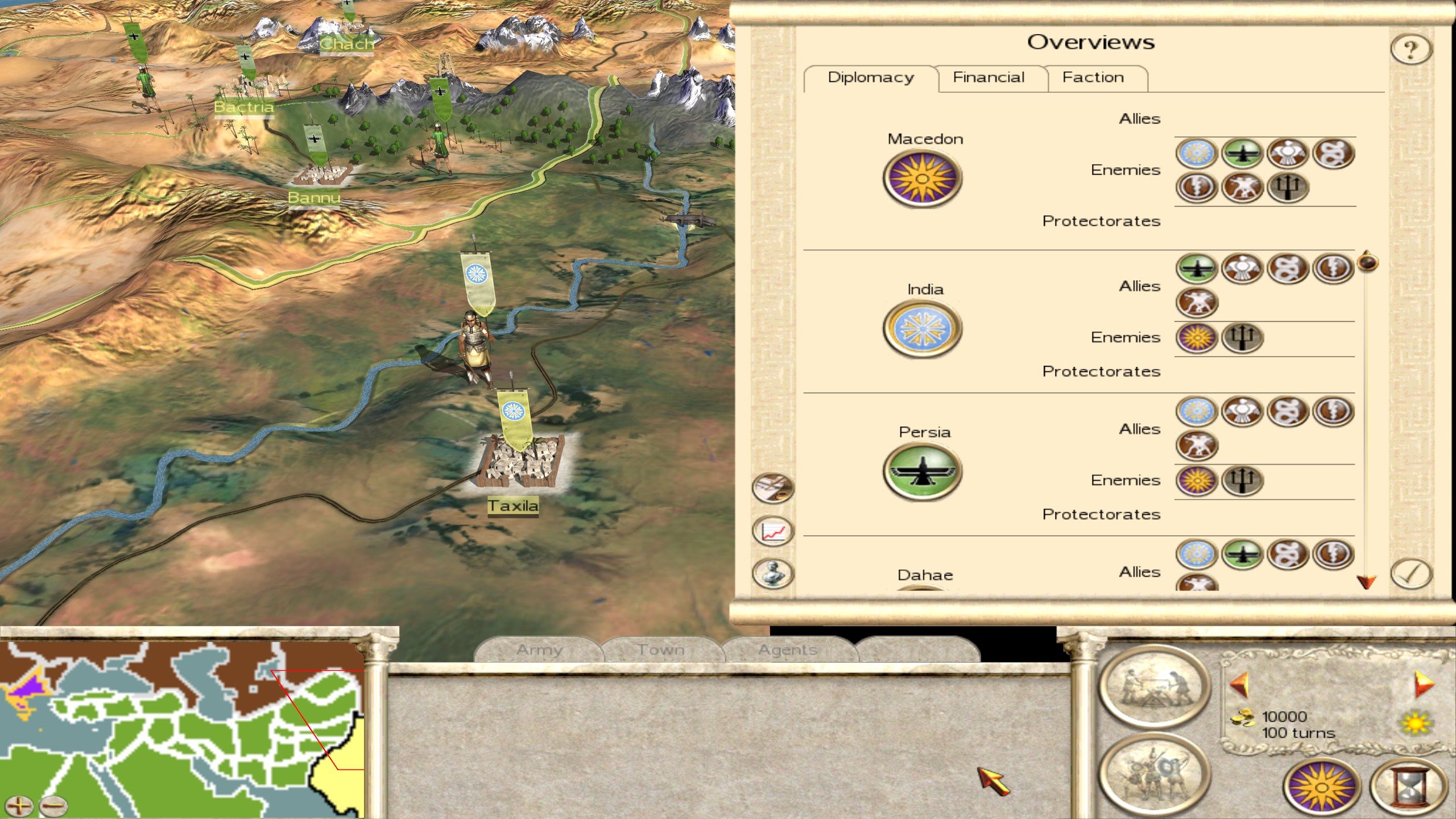This screenshot has height=819, width=1456.
Task: Open the graph chart scroll button
Action: pyautogui.click(x=772, y=531)
